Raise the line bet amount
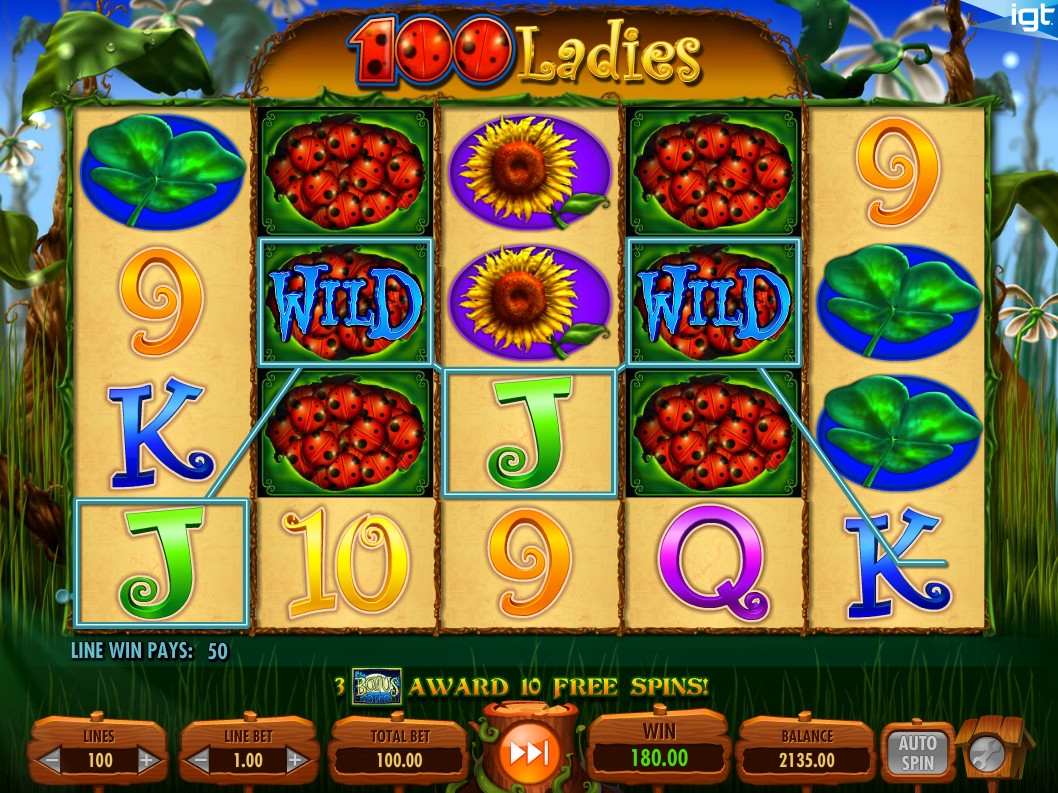The image size is (1058, 793). [x=296, y=761]
